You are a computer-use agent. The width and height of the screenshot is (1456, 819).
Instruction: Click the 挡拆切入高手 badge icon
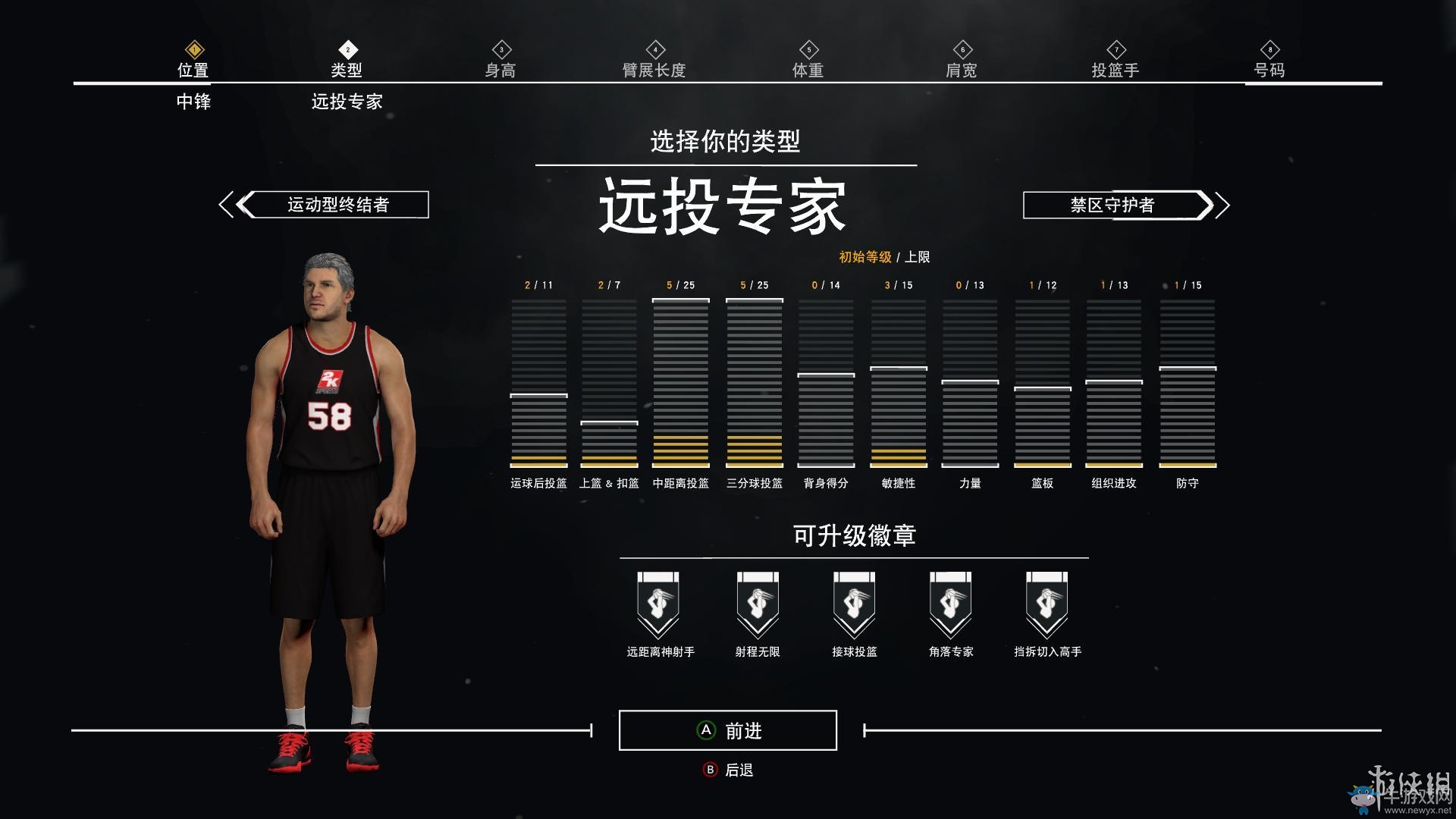(1047, 603)
